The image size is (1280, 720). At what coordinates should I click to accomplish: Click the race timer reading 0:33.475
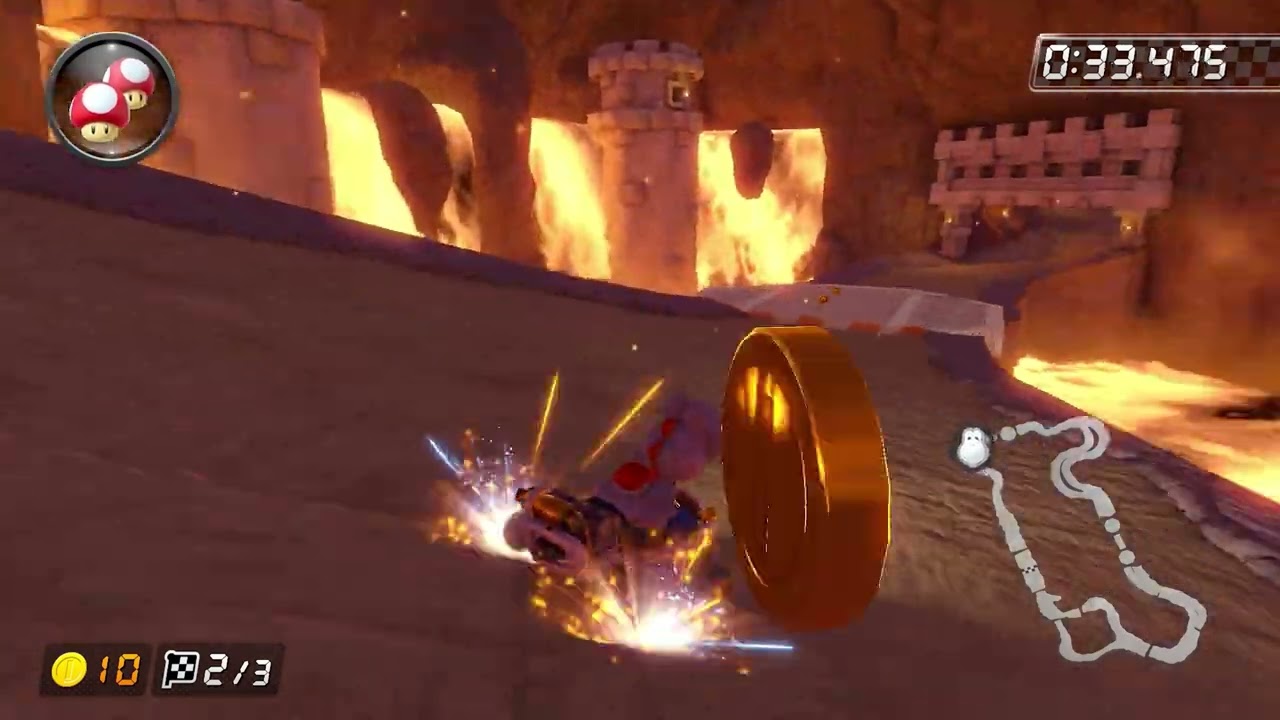[x=1135, y=64]
